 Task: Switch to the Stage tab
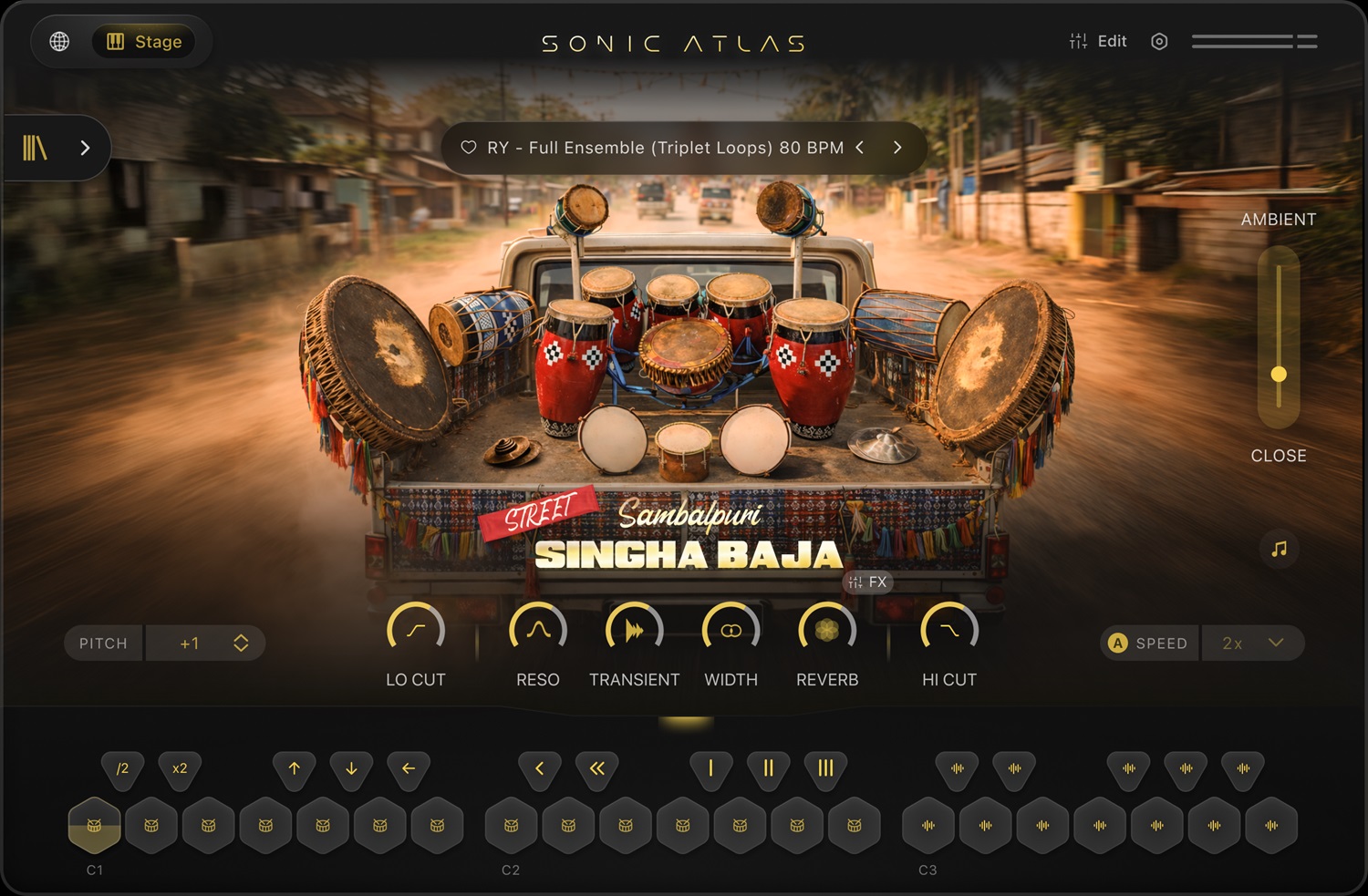(143, 41)
